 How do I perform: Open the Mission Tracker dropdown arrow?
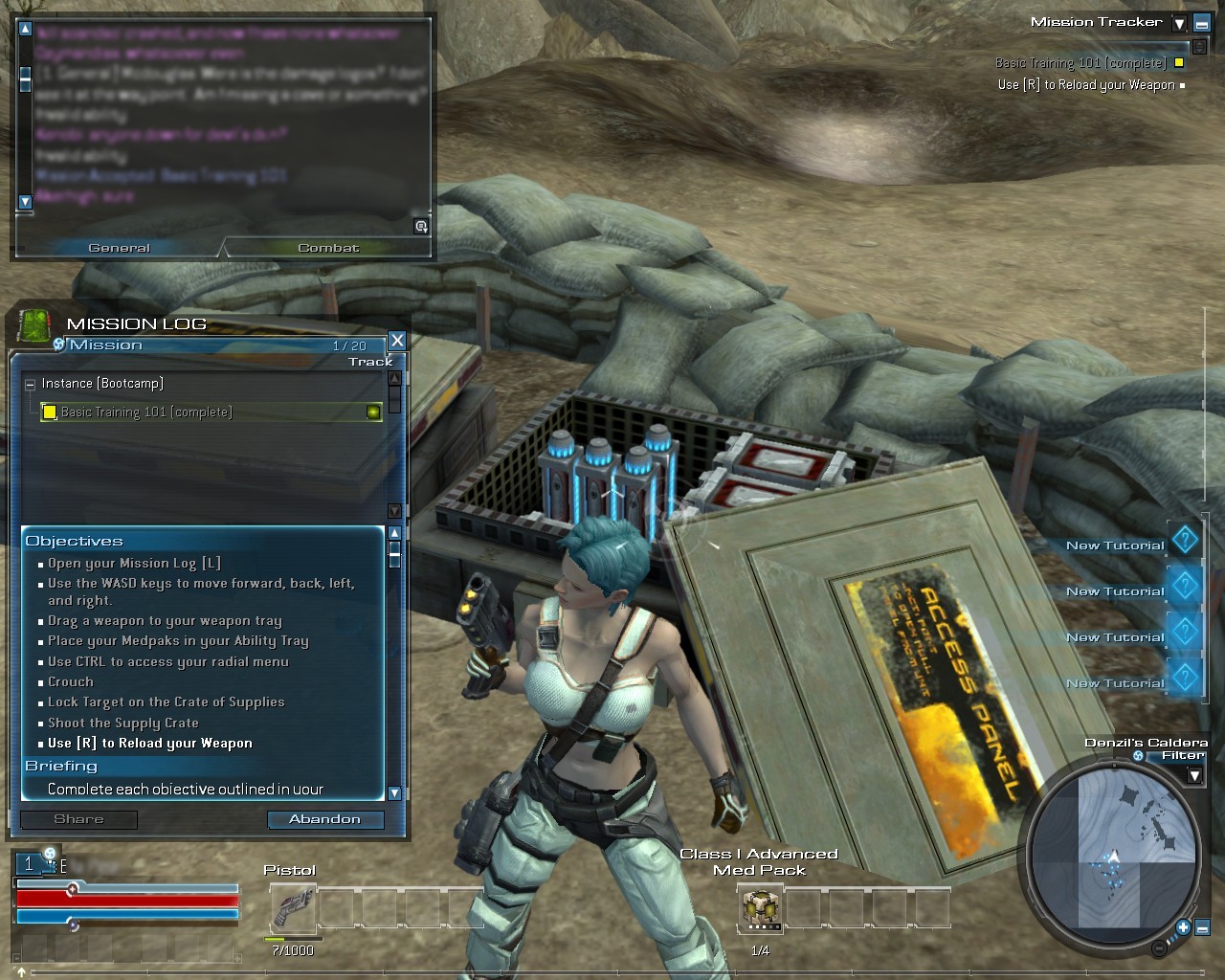[x=1179, y=24]
